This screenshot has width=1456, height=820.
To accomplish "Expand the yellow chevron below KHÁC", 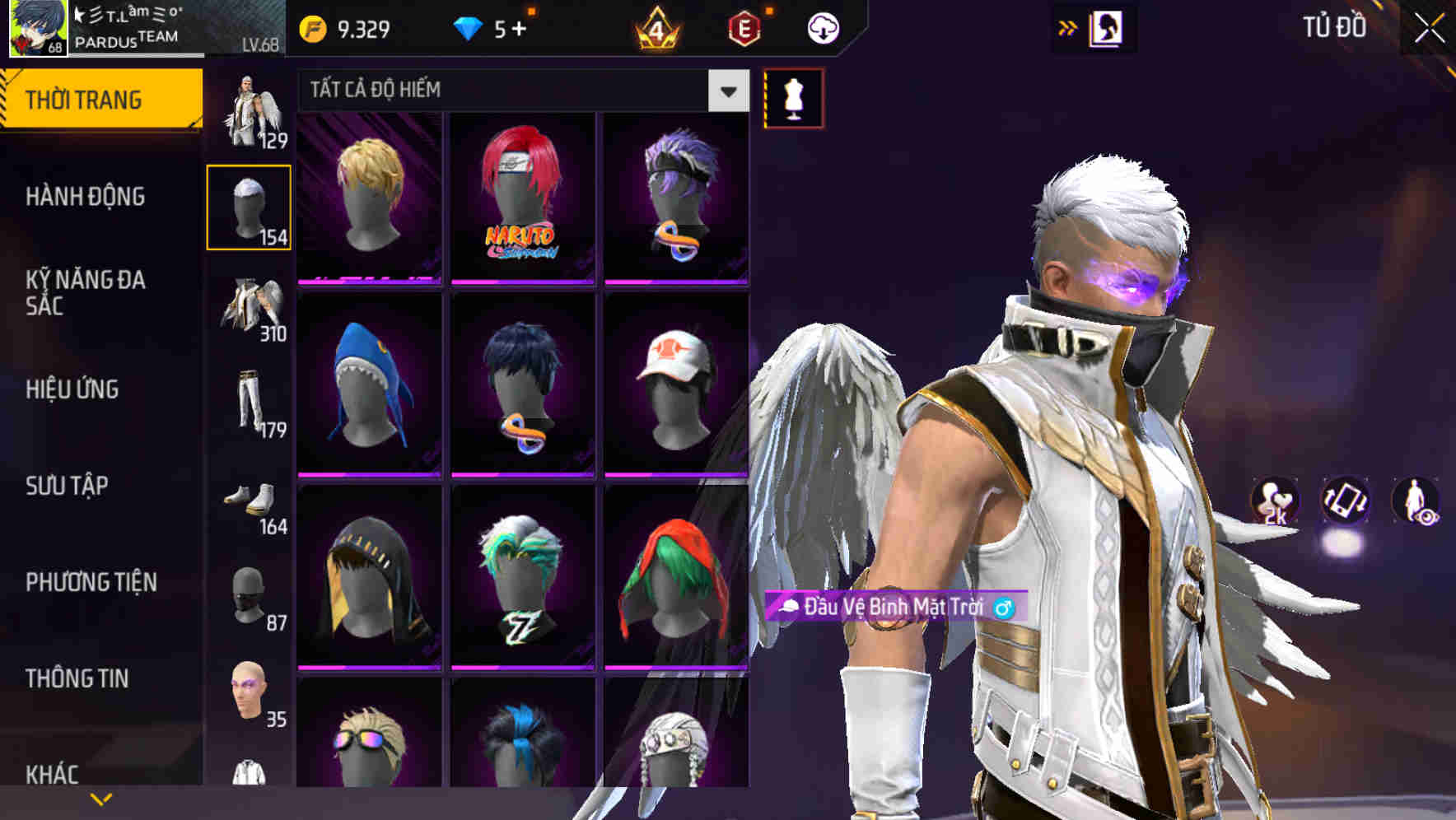I will [x=100, y=797].
